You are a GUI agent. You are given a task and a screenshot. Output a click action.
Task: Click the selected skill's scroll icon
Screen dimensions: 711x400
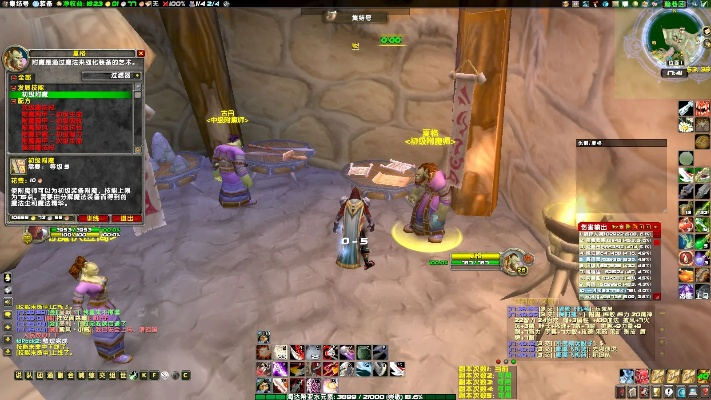tap(18, 165)
